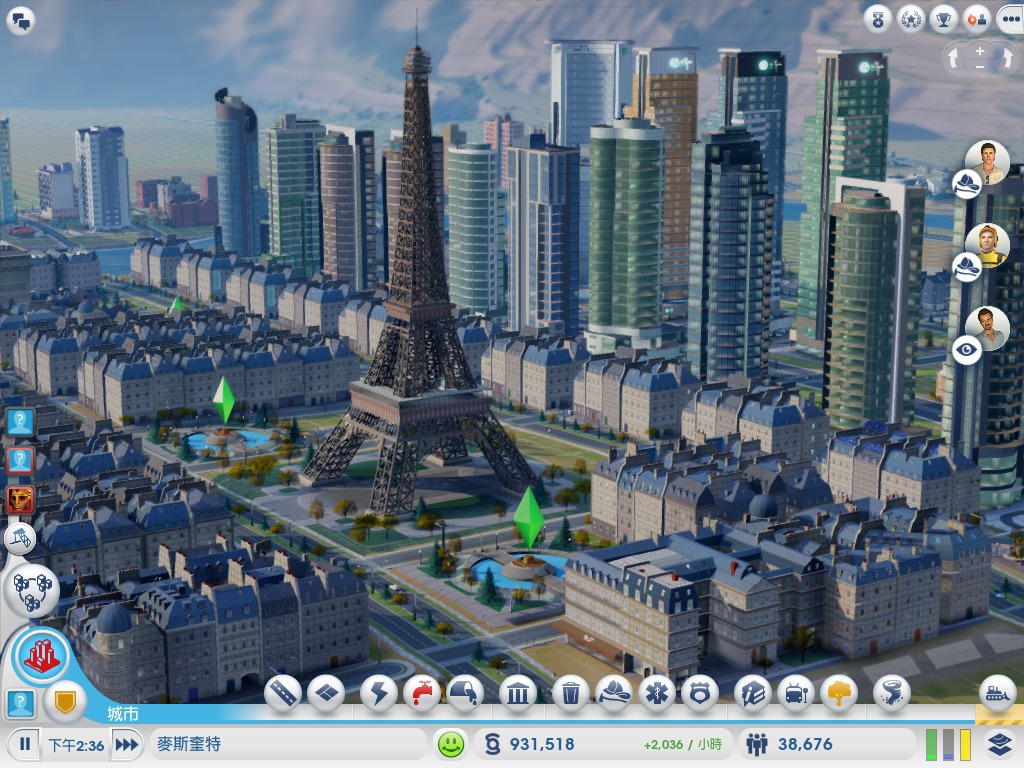The image size is (1024, 768).
Task: Switch to the region view button
Action: pos(32,590)
